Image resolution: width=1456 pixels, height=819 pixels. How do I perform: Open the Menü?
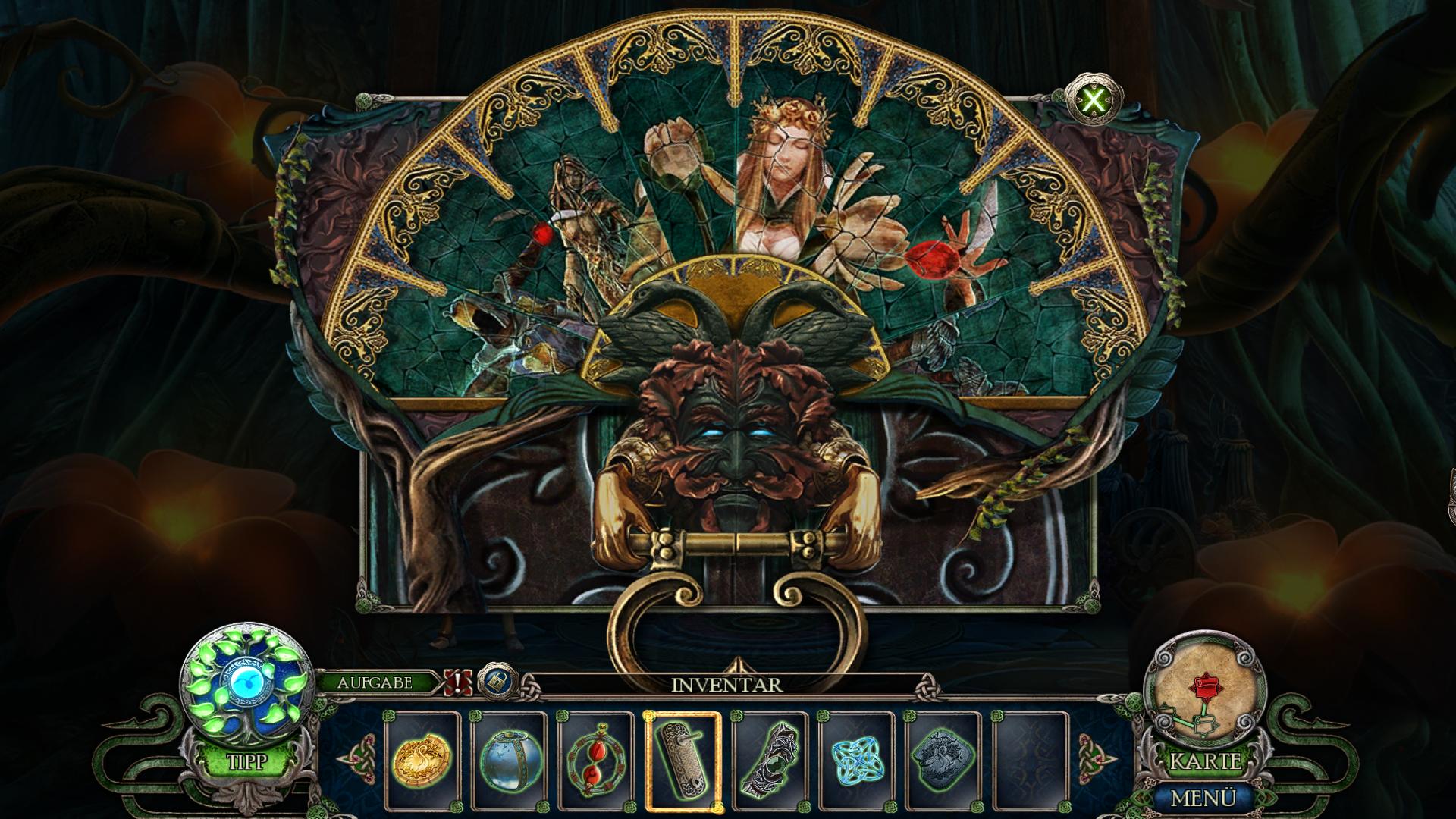pos(1204,798)
